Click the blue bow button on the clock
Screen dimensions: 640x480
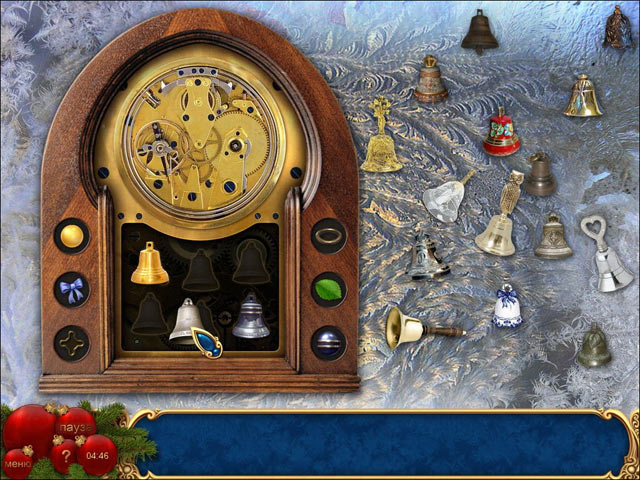click(x=71, y=289)
